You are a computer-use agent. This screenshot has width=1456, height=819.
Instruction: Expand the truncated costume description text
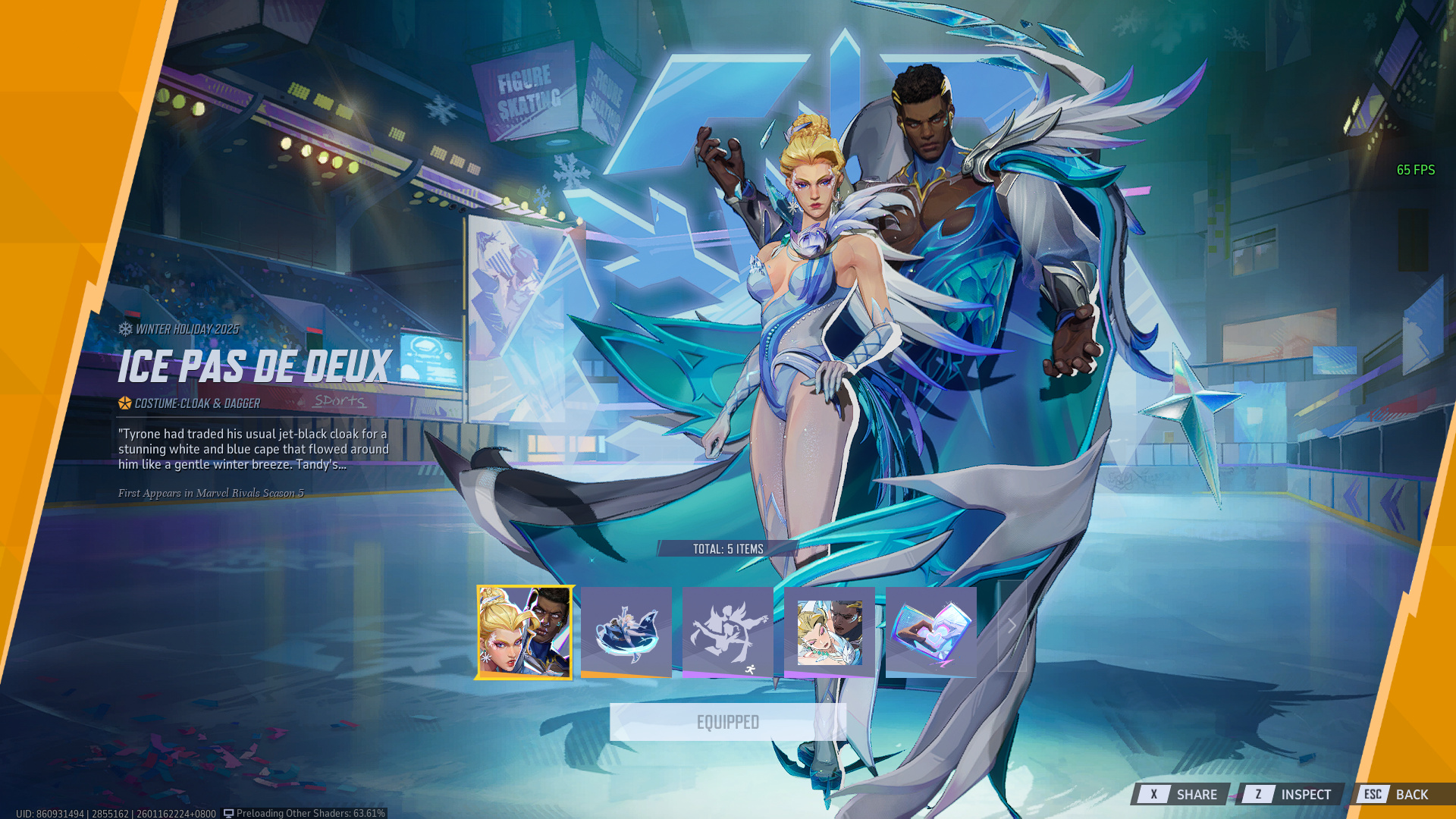pos(253,449)
